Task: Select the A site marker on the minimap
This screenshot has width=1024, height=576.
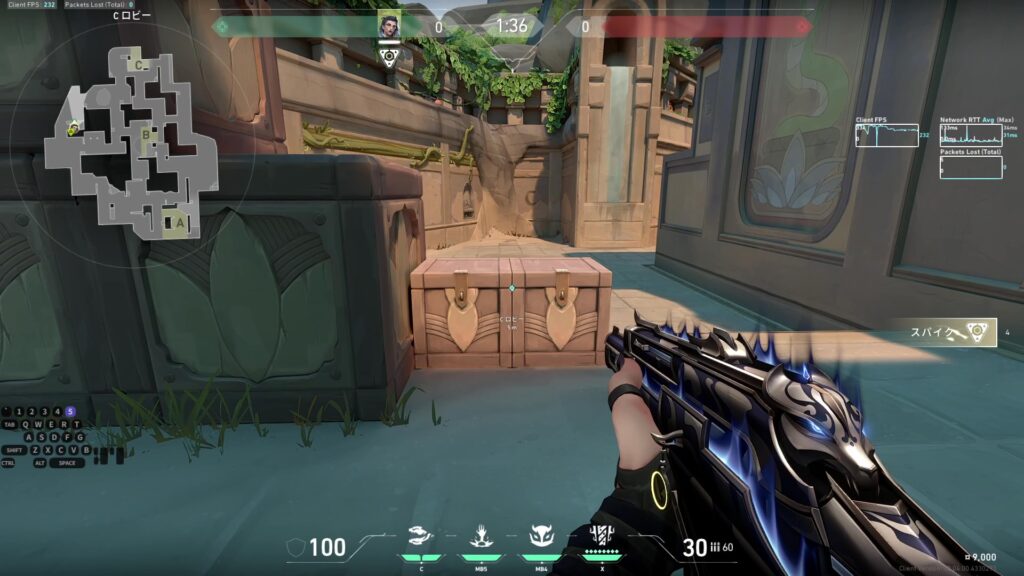Action: click(179, 222)
